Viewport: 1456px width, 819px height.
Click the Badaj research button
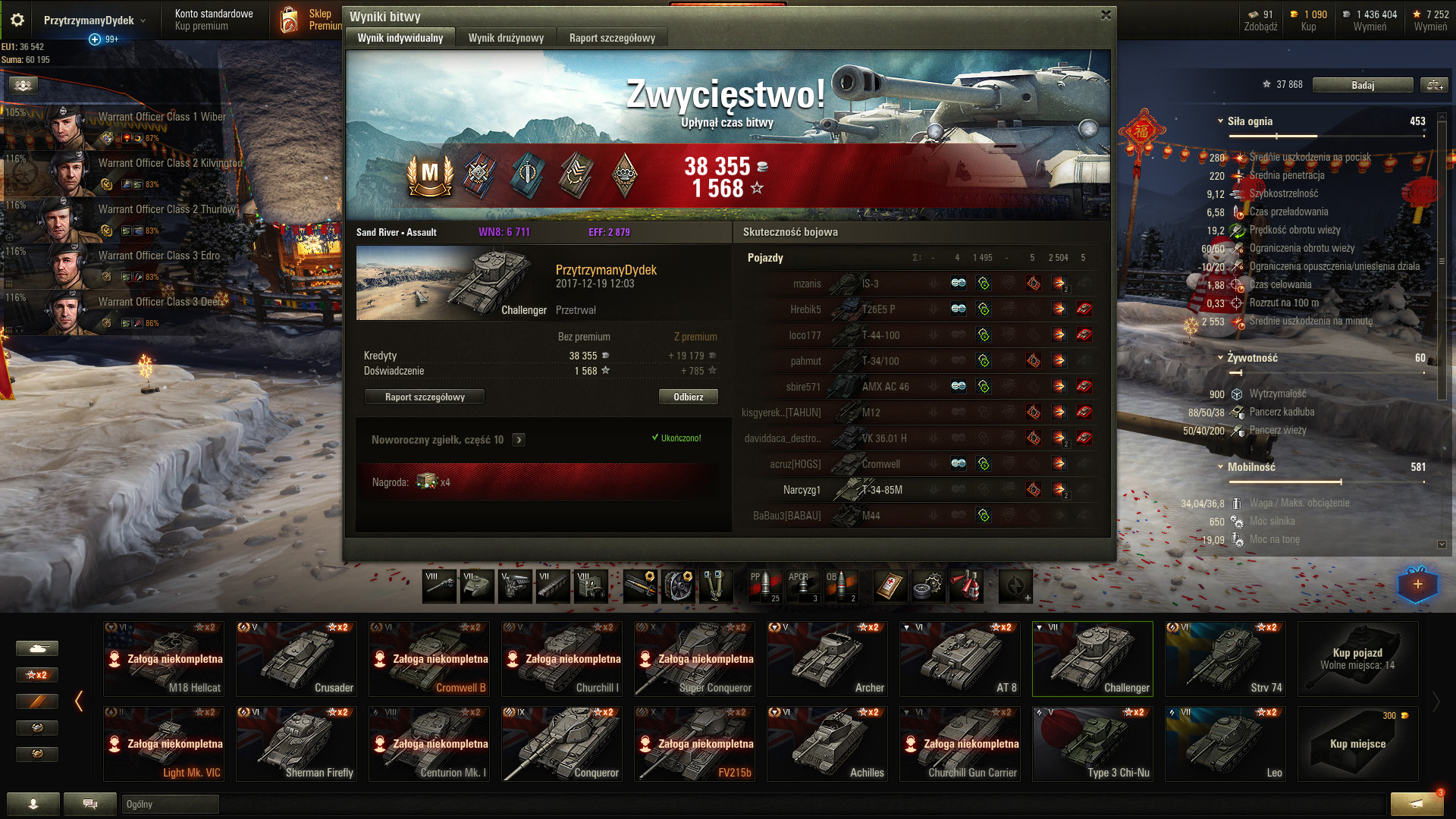(x=1362, y=85)
